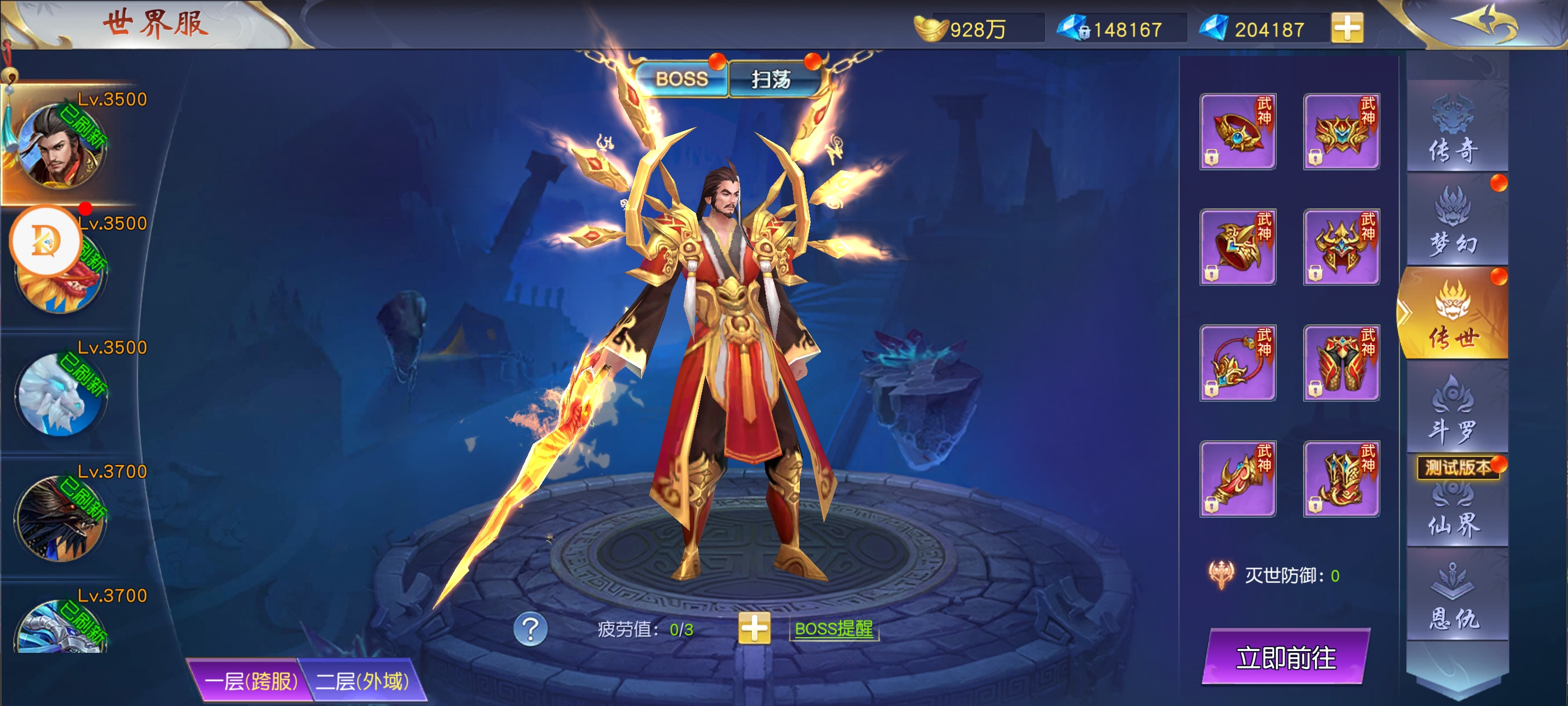The width and height of the screenshot is (1568, 706).
Task: Switch to the BOSS tab
Action: click(681, 79)
